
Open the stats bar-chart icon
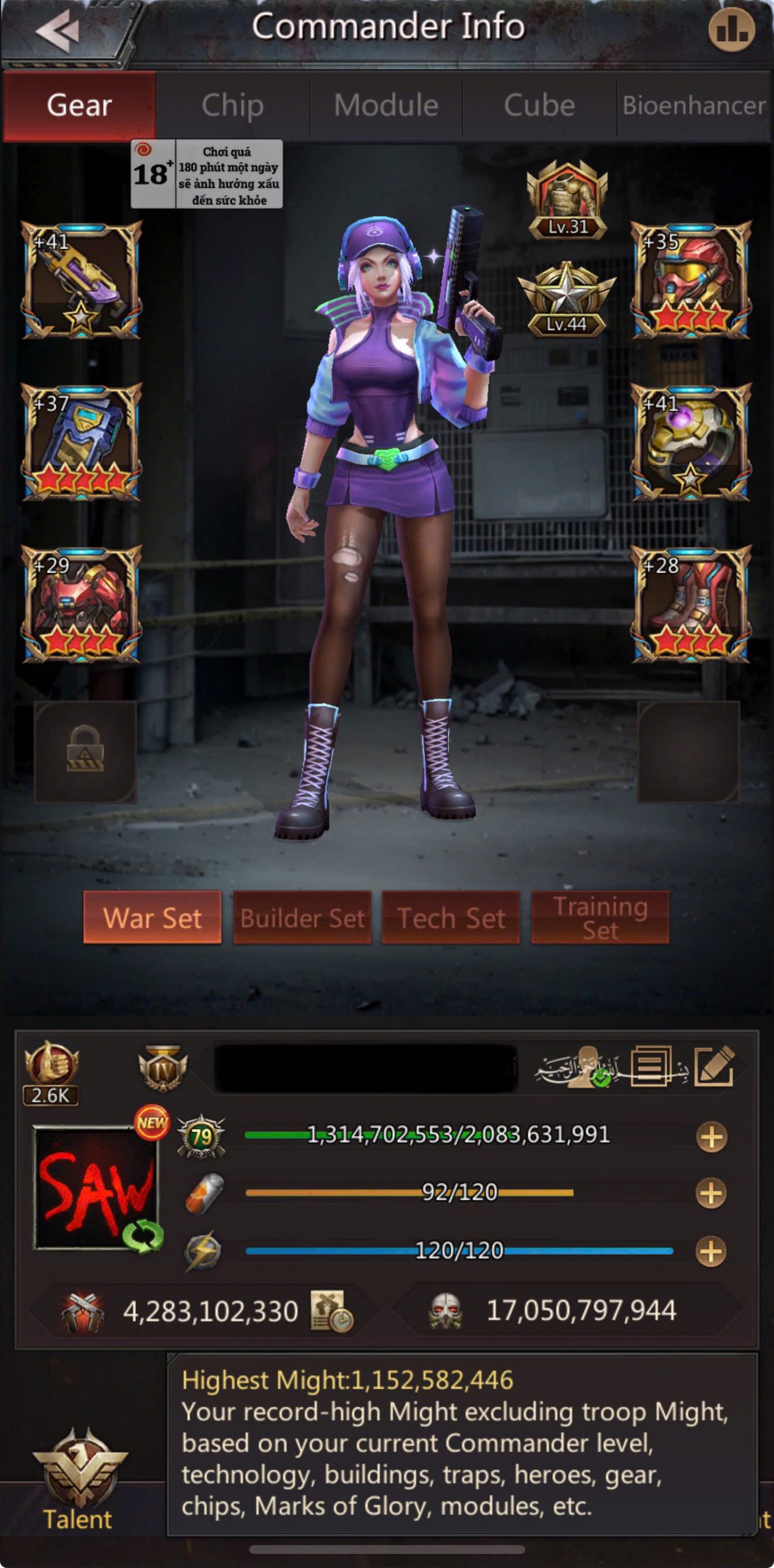[731, 29]
